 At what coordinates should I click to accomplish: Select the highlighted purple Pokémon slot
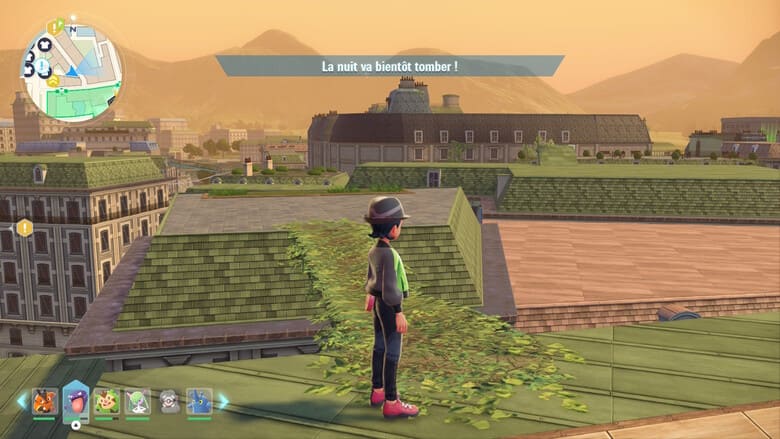click(76, 402)
